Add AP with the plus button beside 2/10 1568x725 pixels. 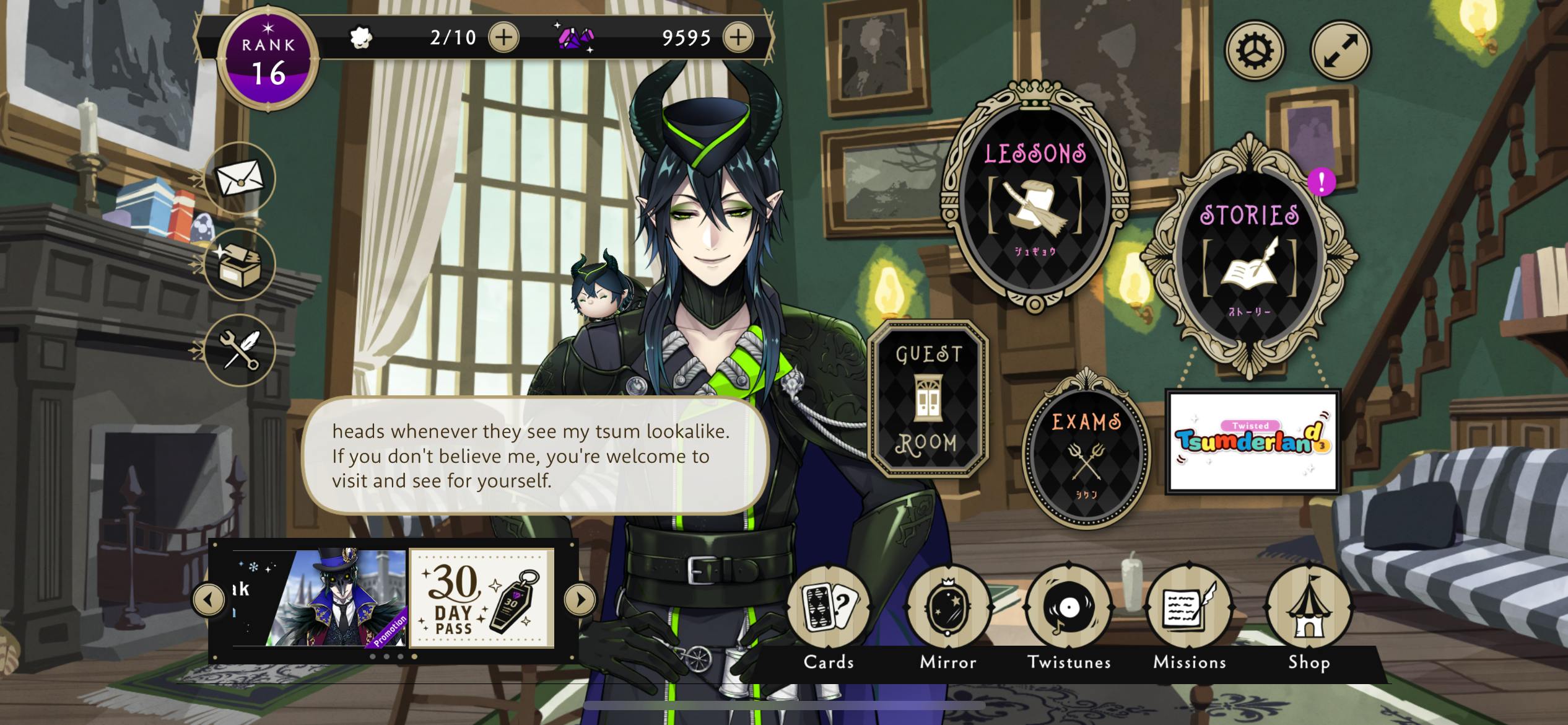coord(503,38)
